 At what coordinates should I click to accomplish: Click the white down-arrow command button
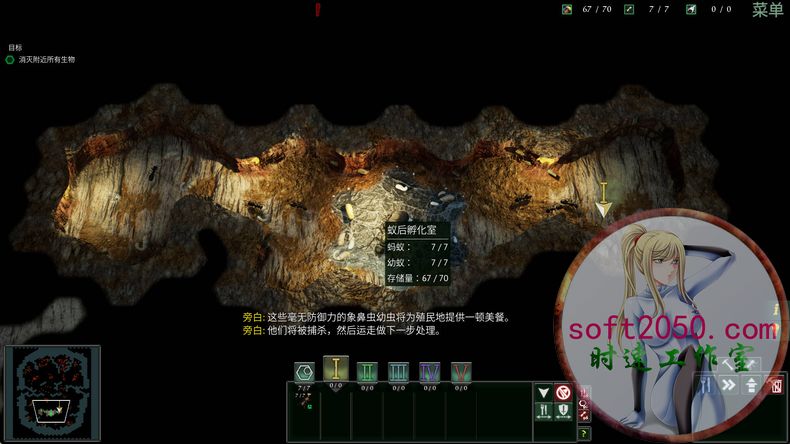point(544,393)
